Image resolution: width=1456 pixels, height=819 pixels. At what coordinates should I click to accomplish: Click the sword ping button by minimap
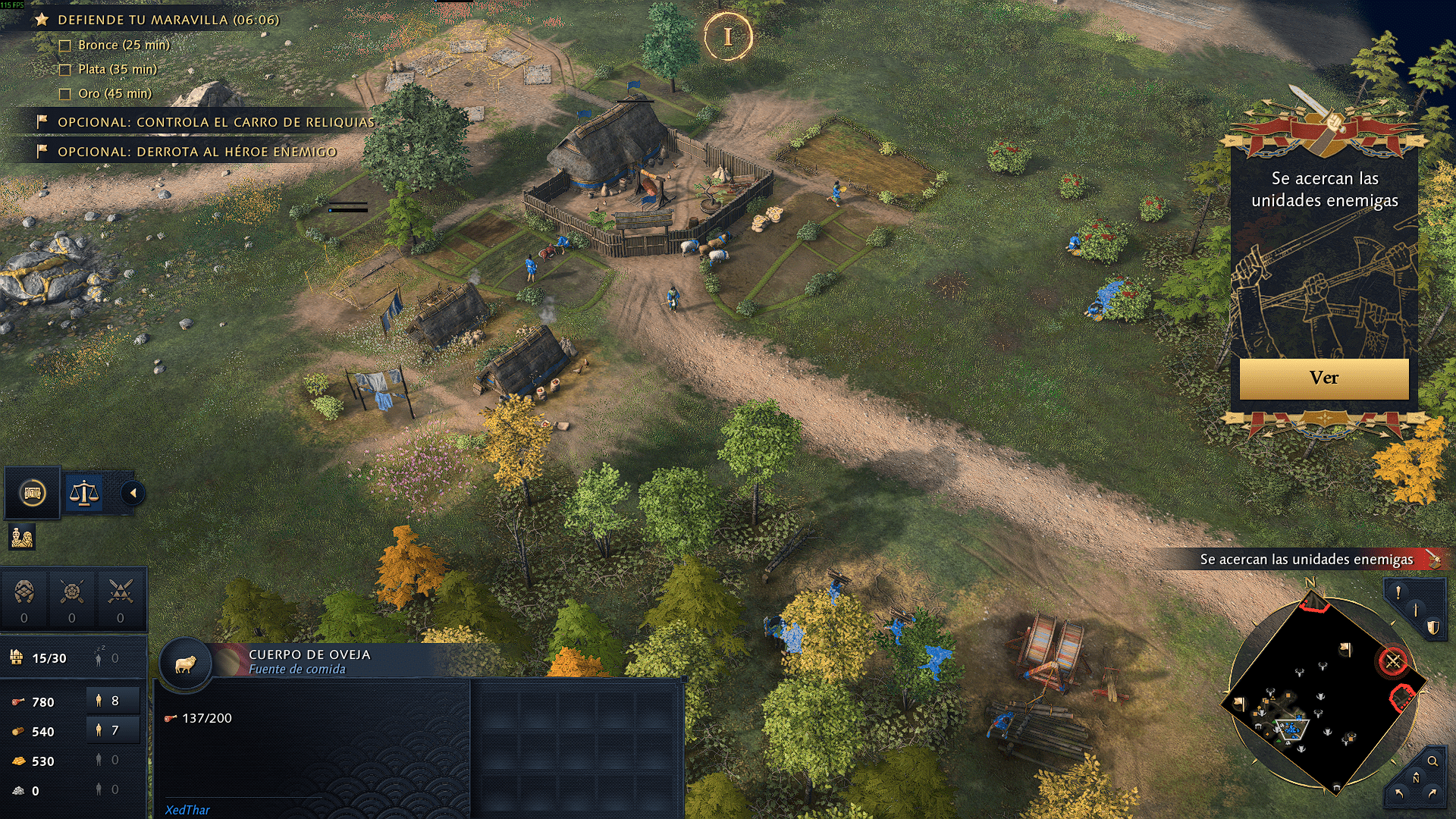(1415, 610)
